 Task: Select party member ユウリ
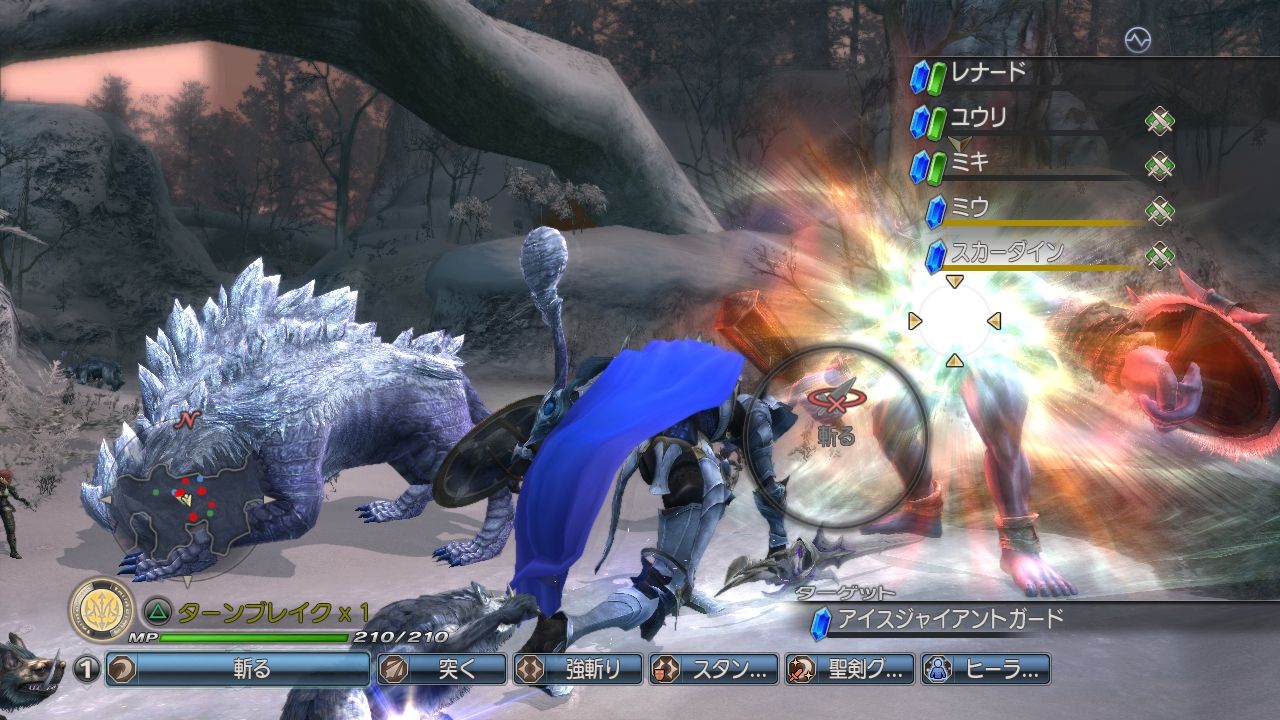click(x=978, y=119)
